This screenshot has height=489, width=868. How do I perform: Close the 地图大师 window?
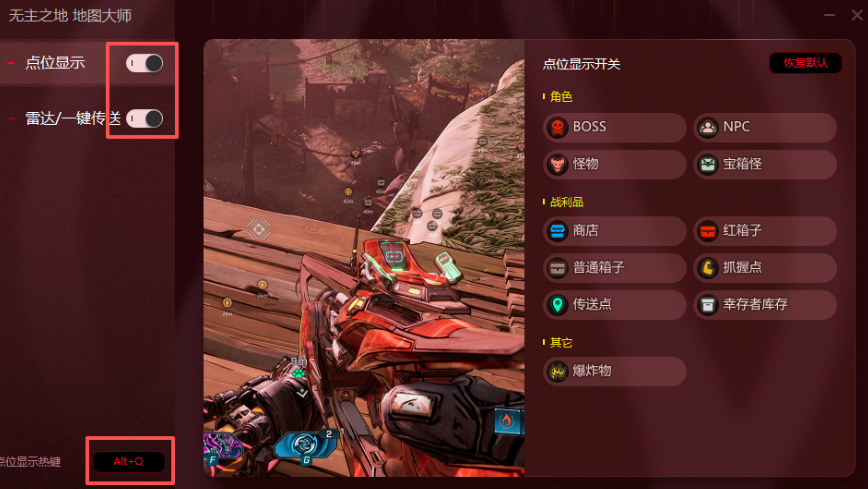[x=856, y=15]
